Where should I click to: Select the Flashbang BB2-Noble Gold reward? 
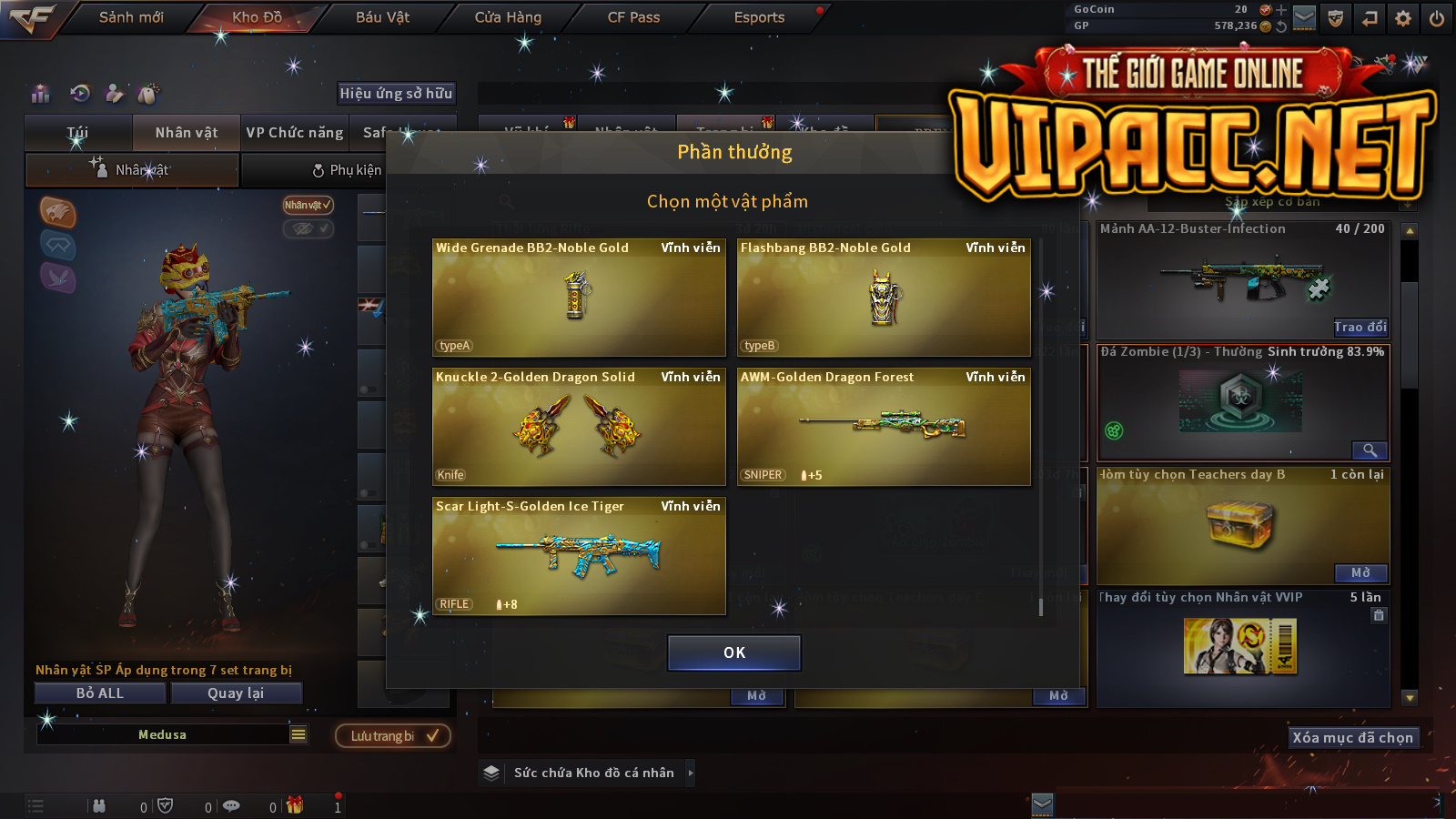883,298
